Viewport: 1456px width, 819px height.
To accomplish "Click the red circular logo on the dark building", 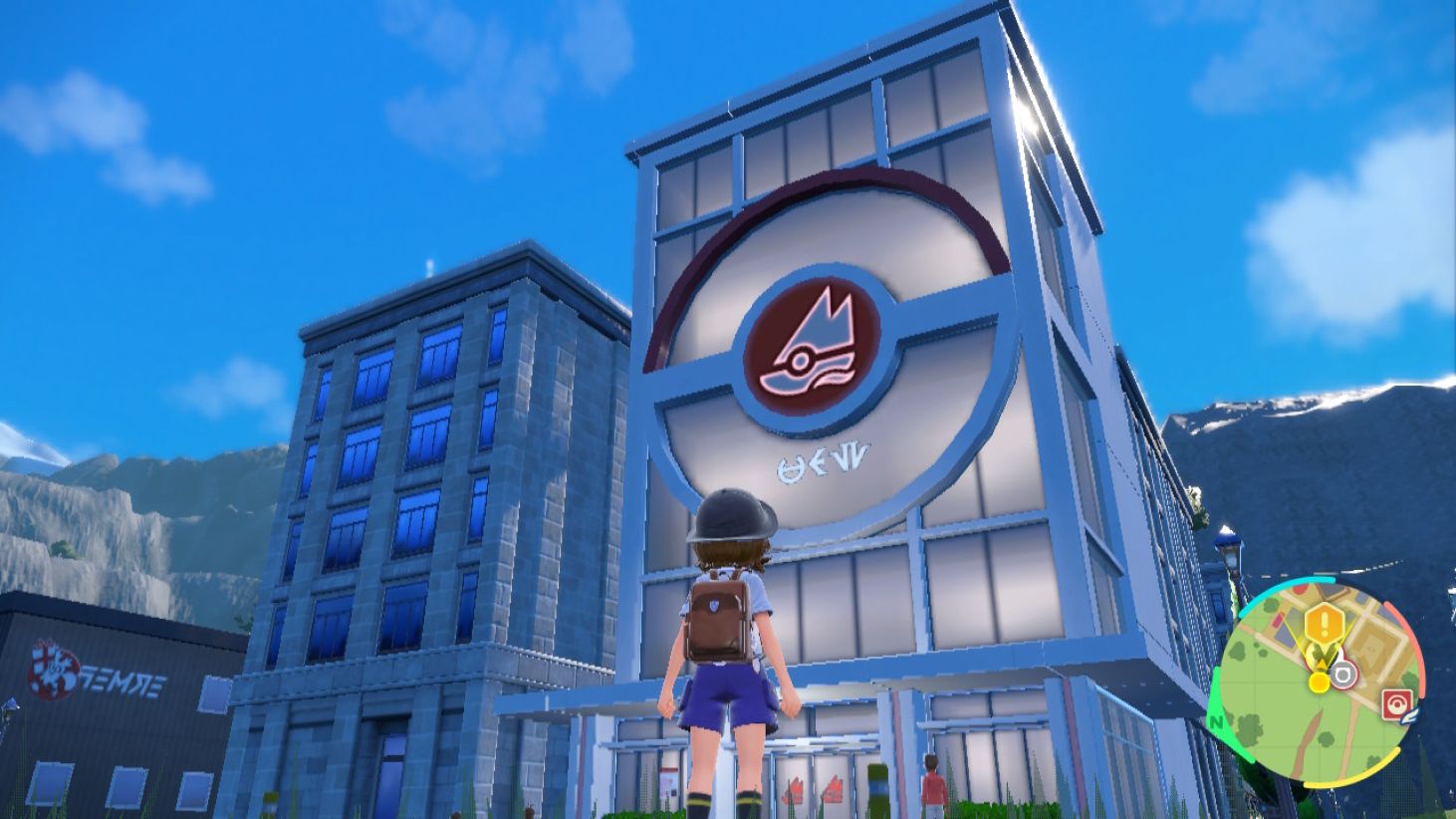I will 57,666.
